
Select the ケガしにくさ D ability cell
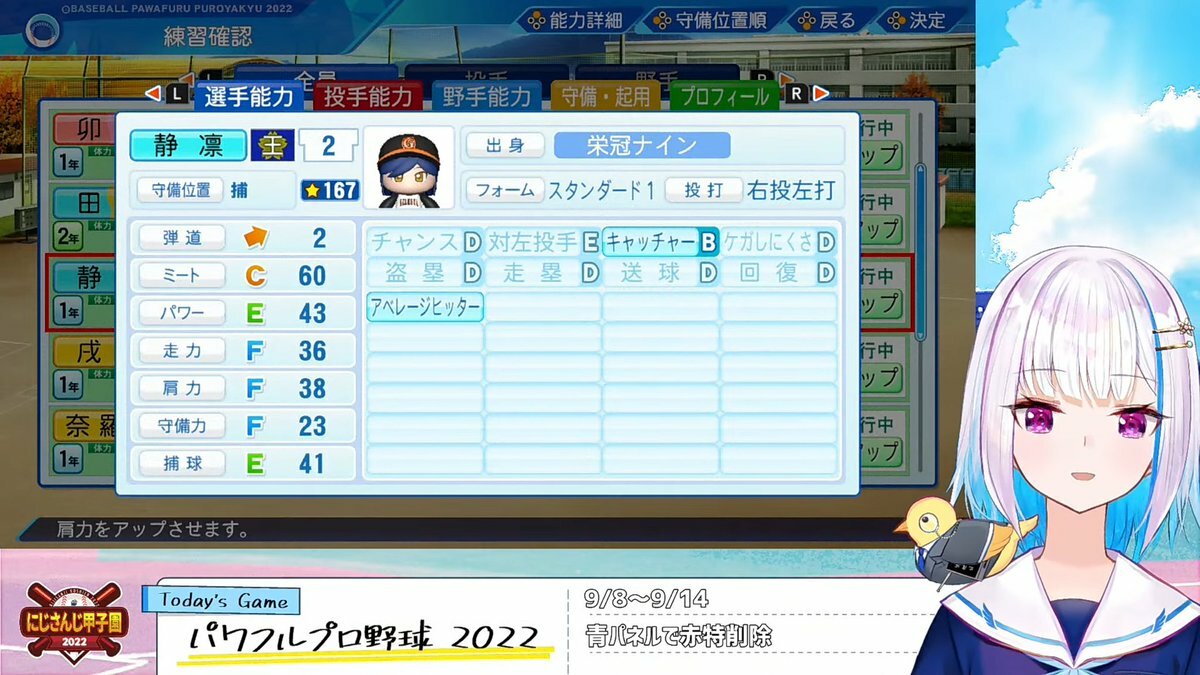tap(779, 242)
